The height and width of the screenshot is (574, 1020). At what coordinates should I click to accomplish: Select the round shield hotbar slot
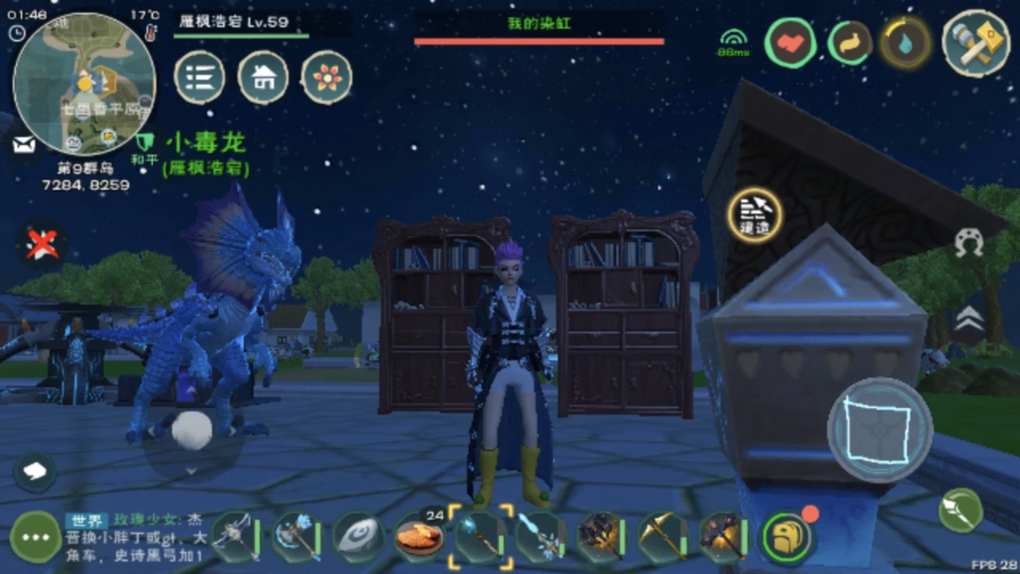[358, 538]
